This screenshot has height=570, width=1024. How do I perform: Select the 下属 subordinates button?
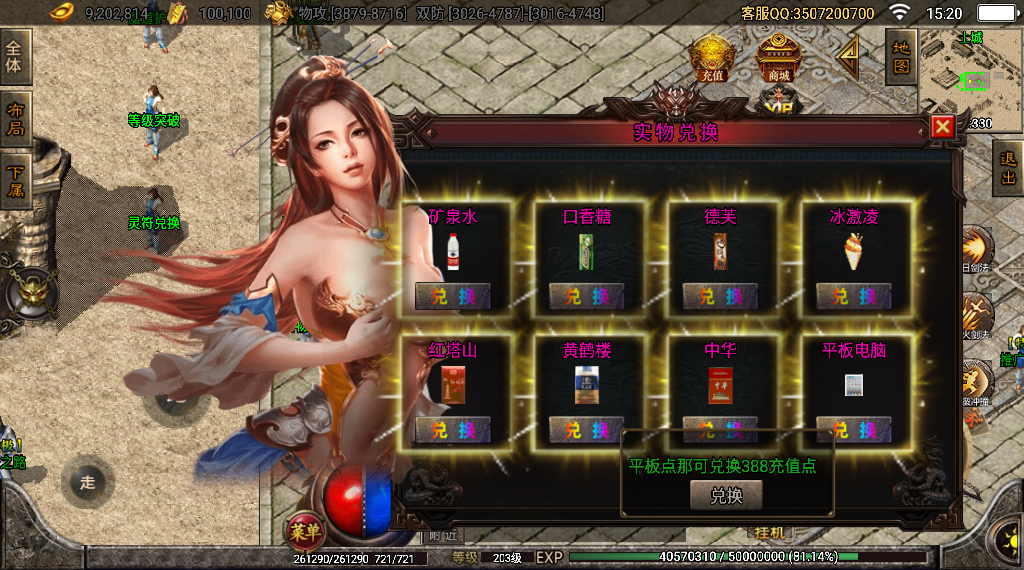point(15,180)
